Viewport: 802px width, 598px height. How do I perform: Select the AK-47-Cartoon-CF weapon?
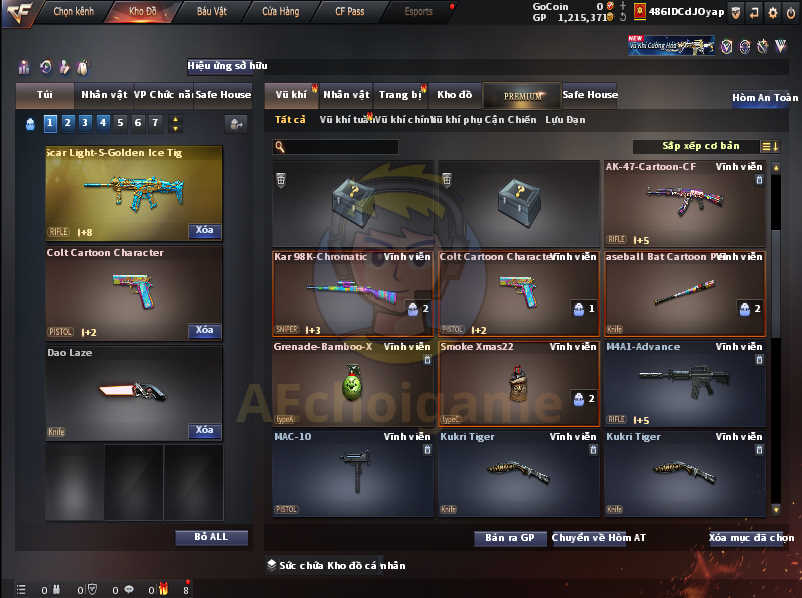683,204
